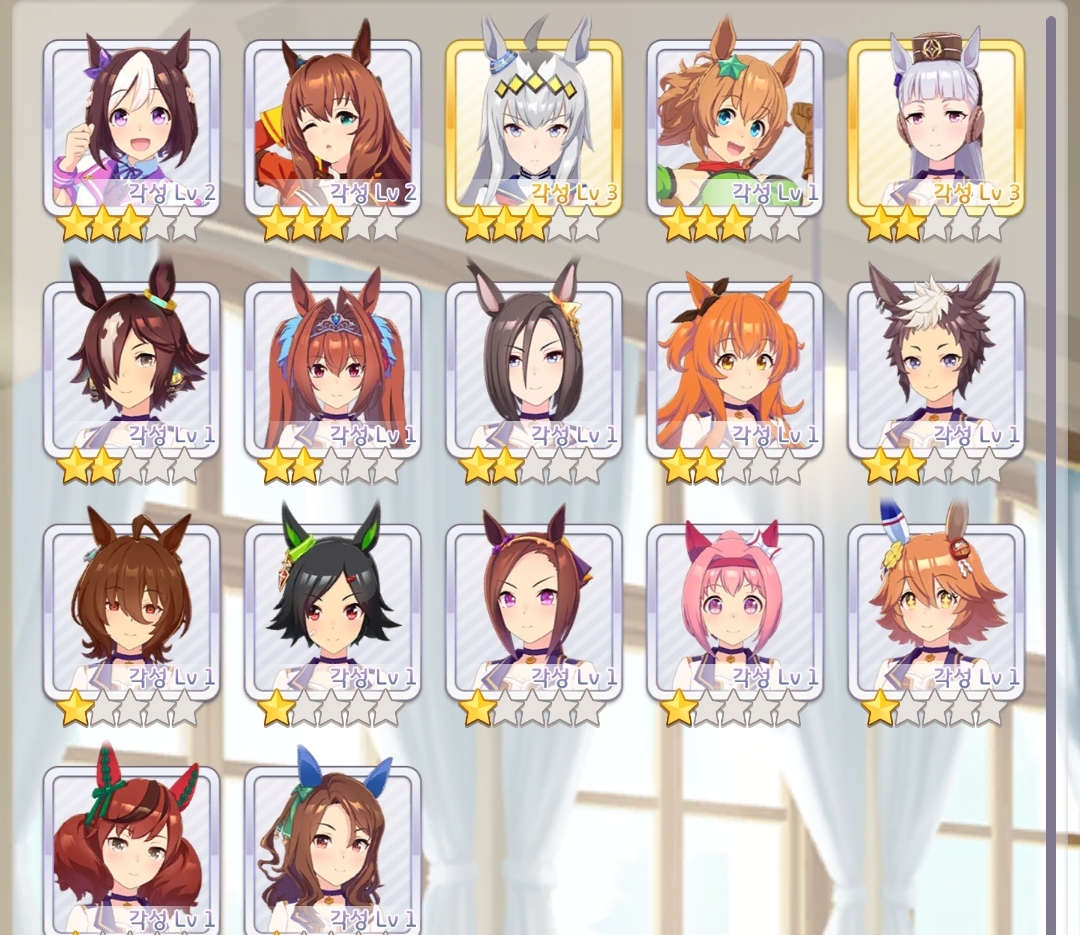Screen dimensions: 1080x935
Task: Open Gold Ship wearing the brown hat
Action: click(936, 127)
